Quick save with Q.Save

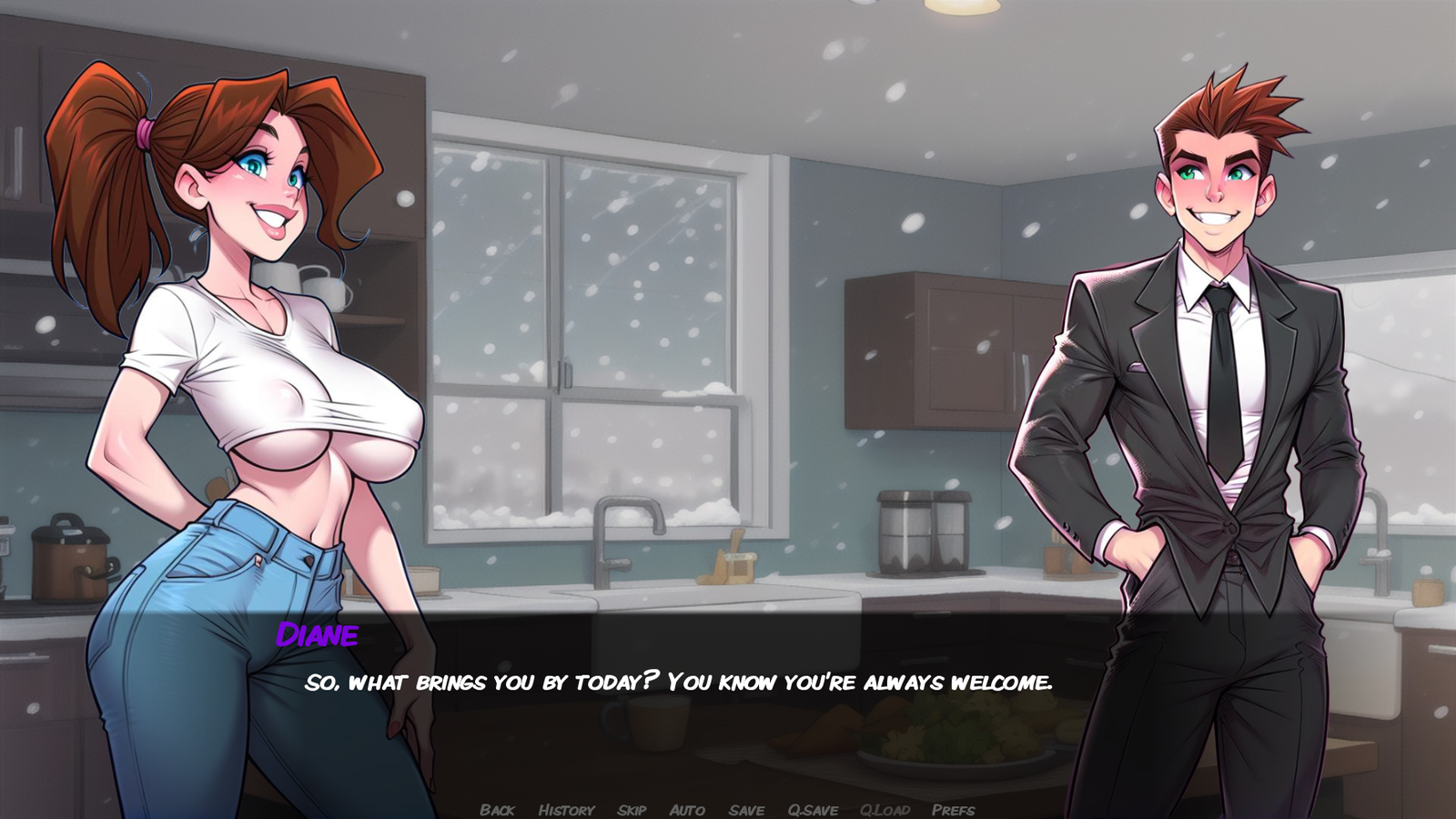[x=813, y=809]
